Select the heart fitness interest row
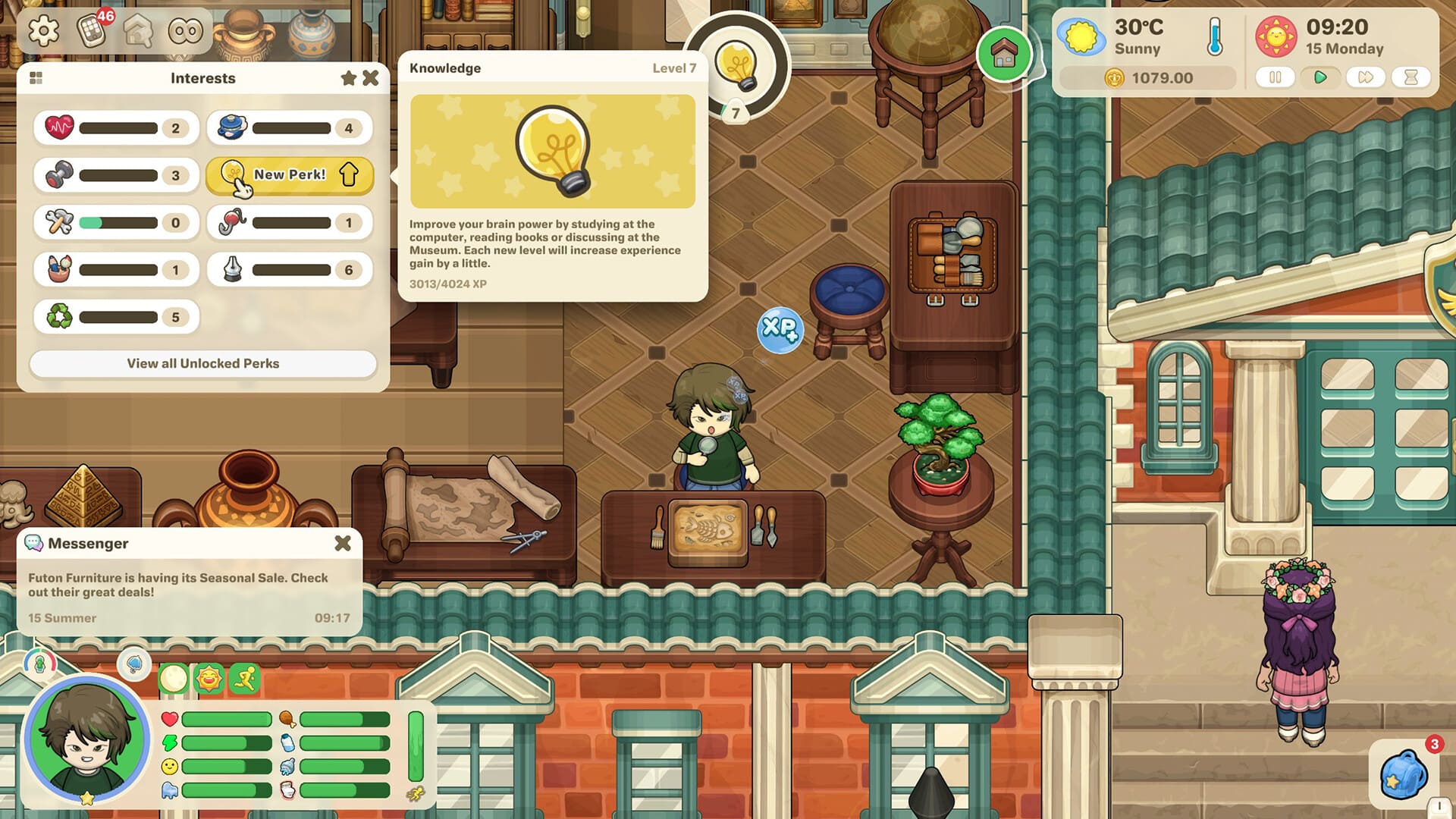Image resolution: width=1456 pixels, height=819 pixels. [x=116, y=128]
